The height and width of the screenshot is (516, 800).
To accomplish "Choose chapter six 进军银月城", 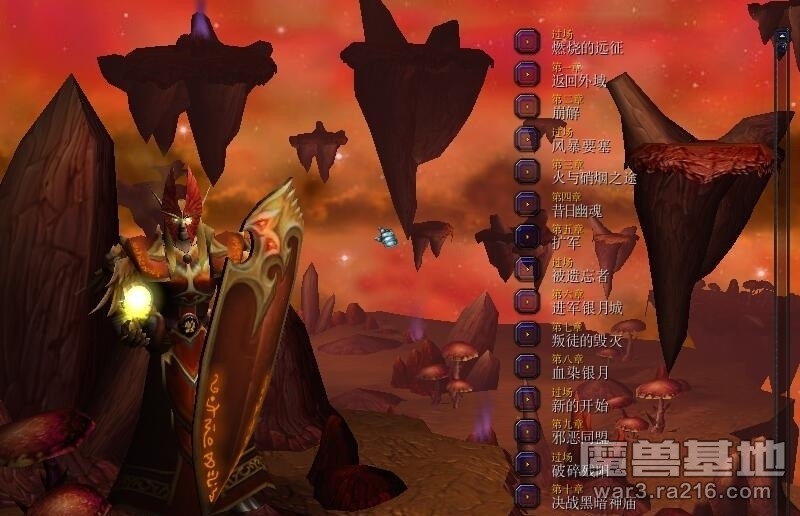I will click(527, 301).
